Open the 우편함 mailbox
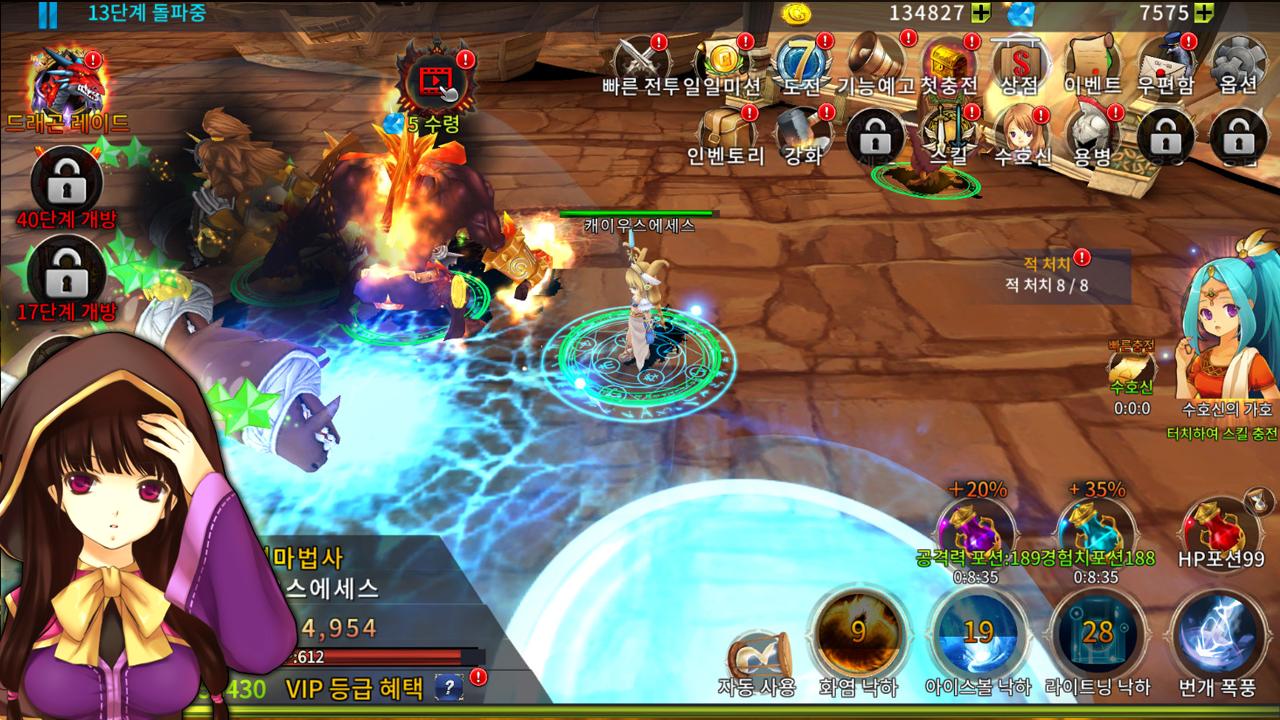The image size is (1280, 720). [x=1166, y=64]
